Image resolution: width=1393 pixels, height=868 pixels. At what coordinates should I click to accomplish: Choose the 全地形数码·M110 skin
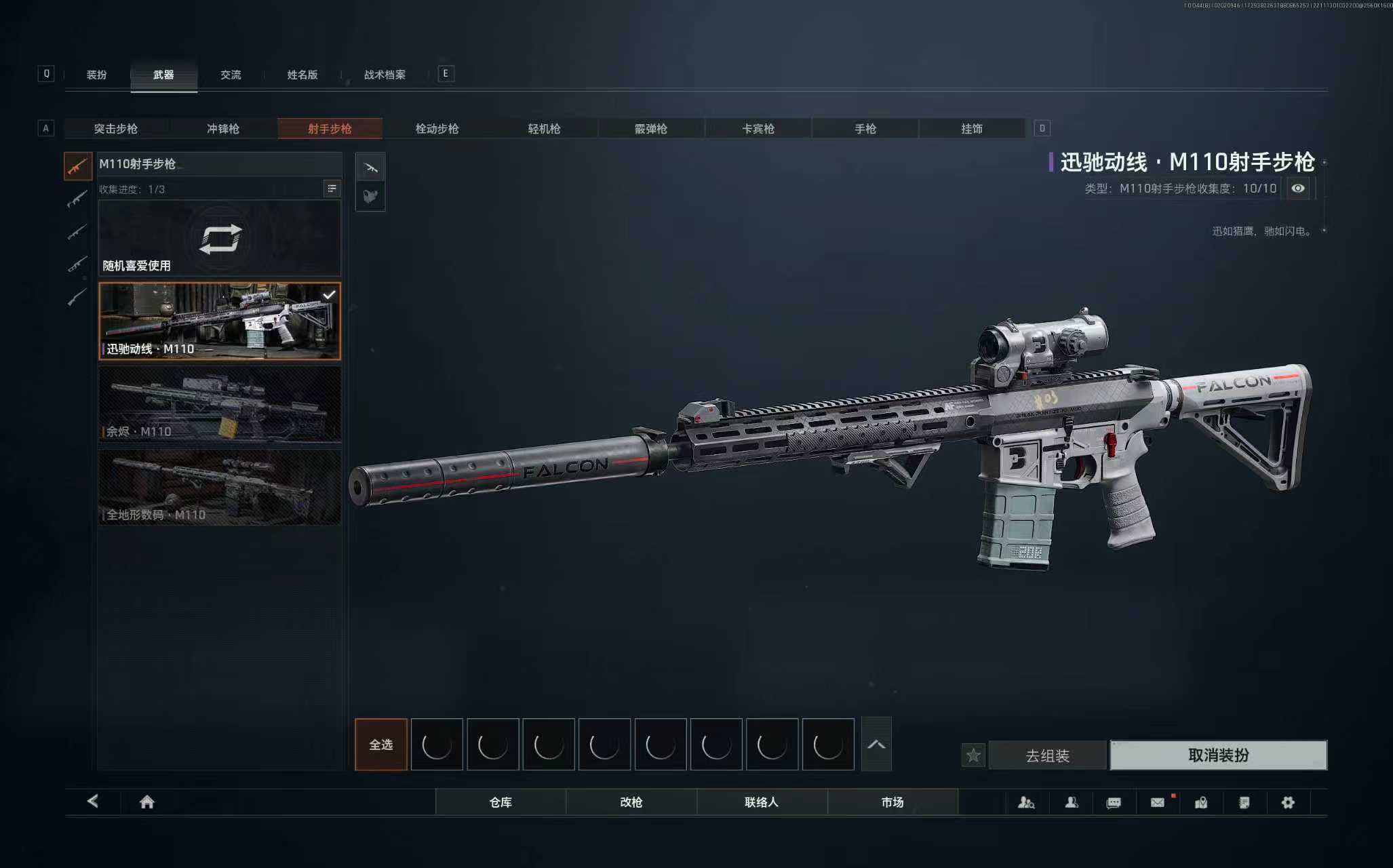click(220, 487)
